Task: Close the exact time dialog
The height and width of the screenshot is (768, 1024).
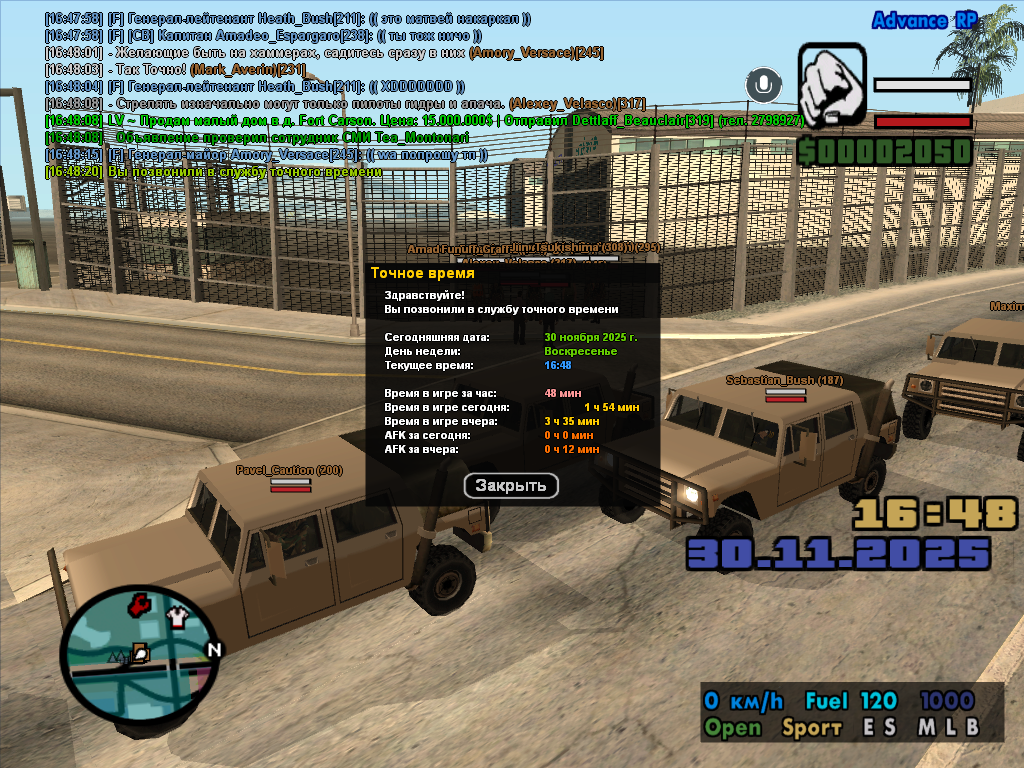Action: tap(511, 486)
